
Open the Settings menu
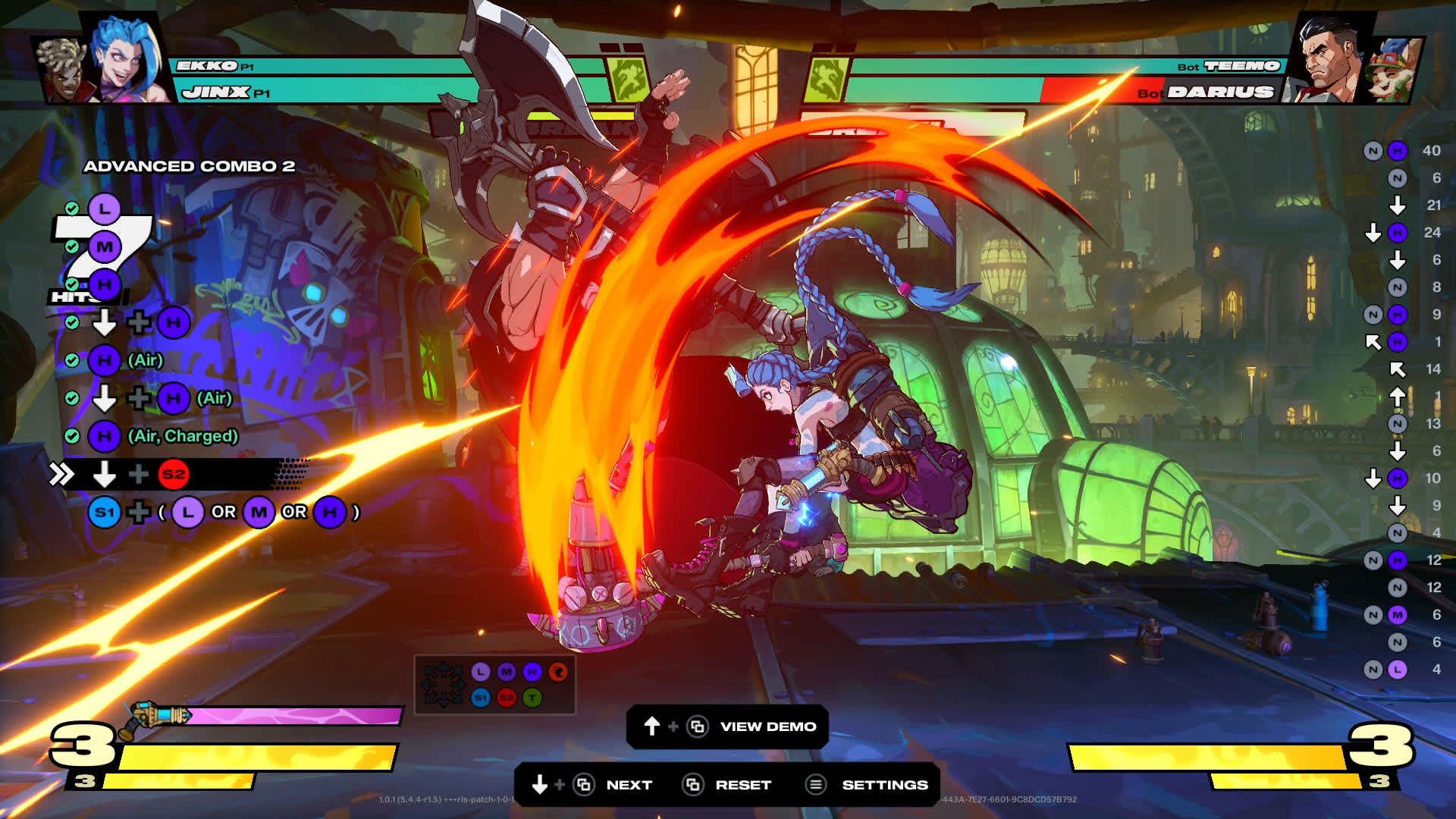[x=884, y=785]
